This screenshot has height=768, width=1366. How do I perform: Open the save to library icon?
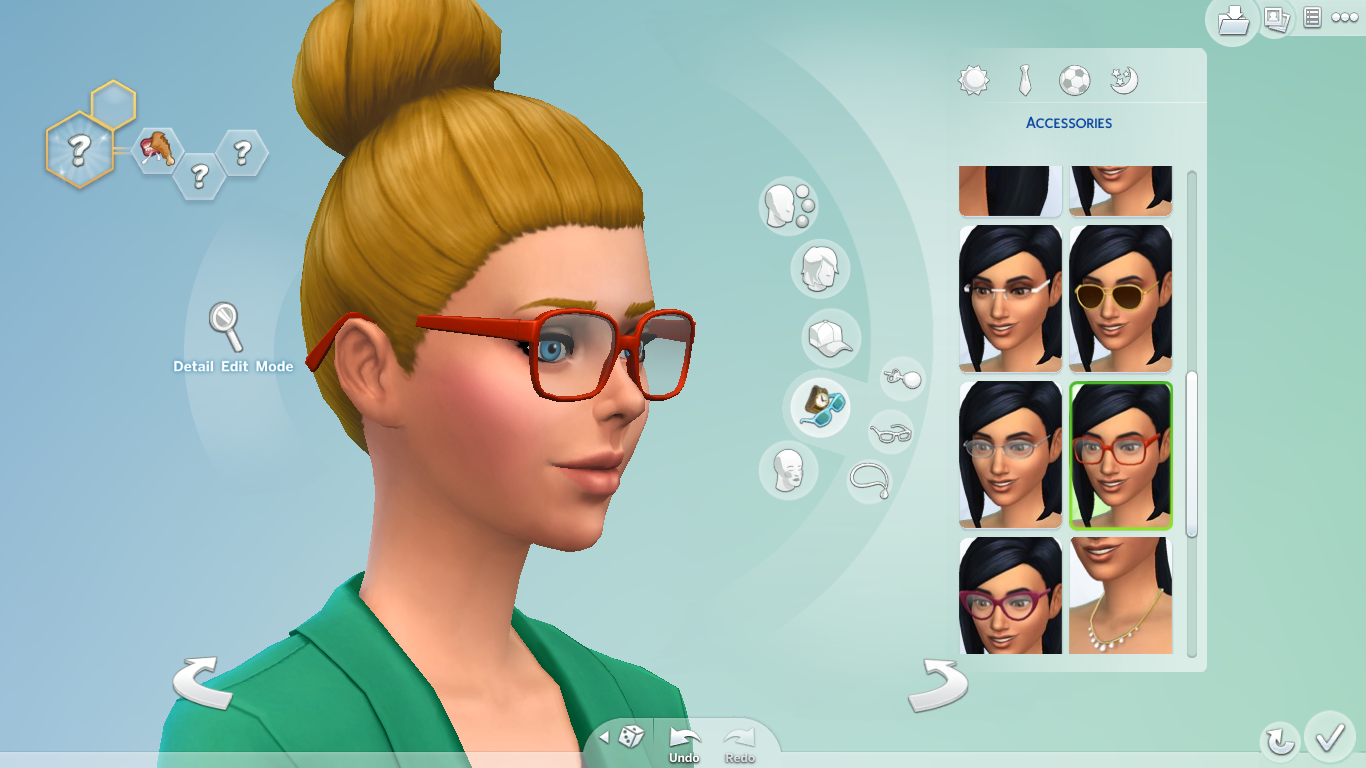click(1232, 21)
